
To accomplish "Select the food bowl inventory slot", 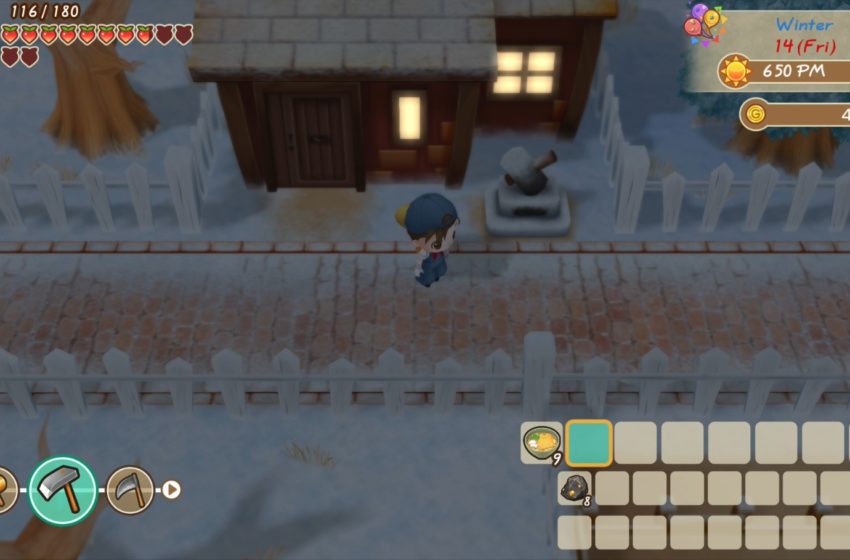I will [x=542, y=442].
